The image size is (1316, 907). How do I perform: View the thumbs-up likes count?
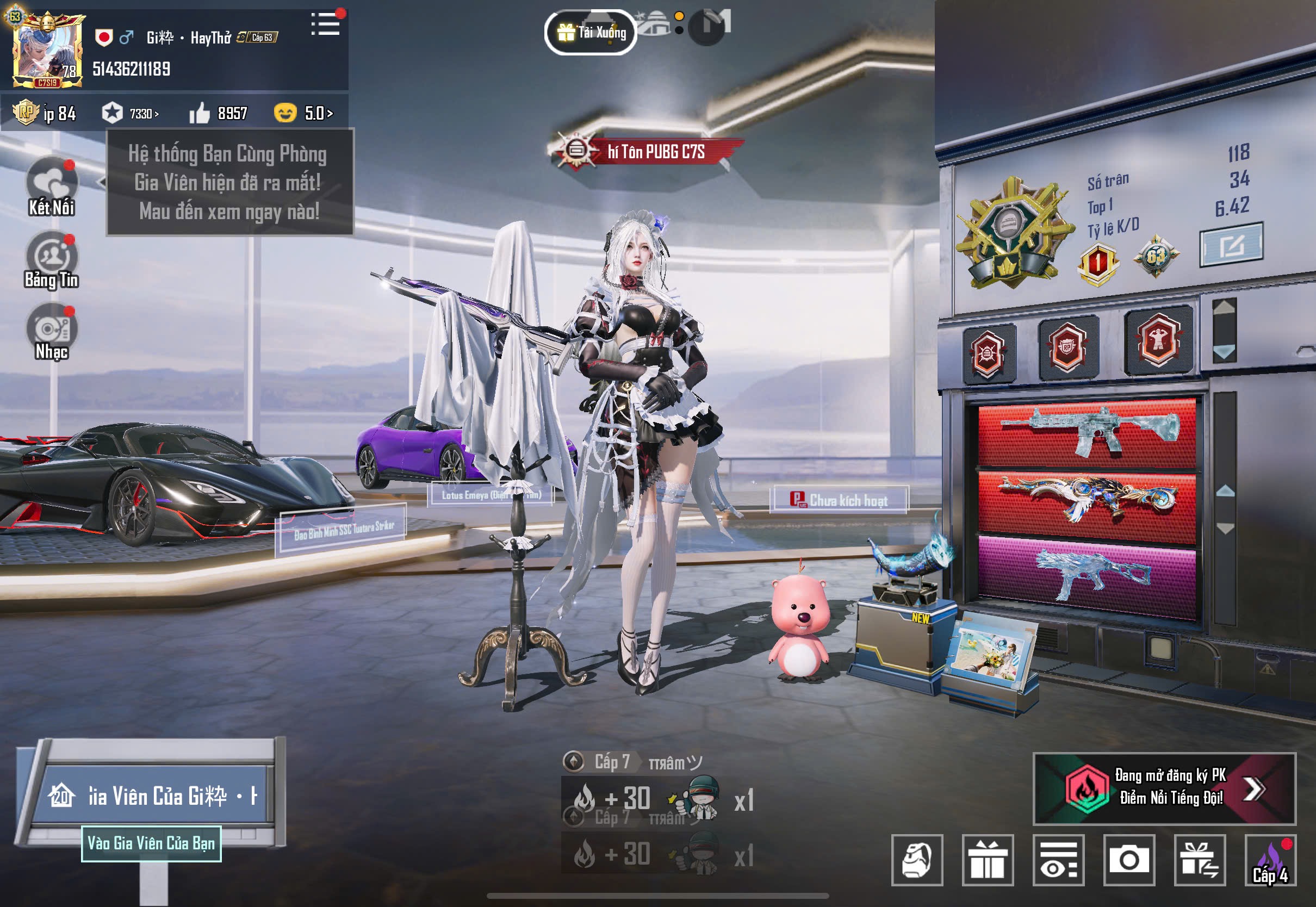click(219, 113)
